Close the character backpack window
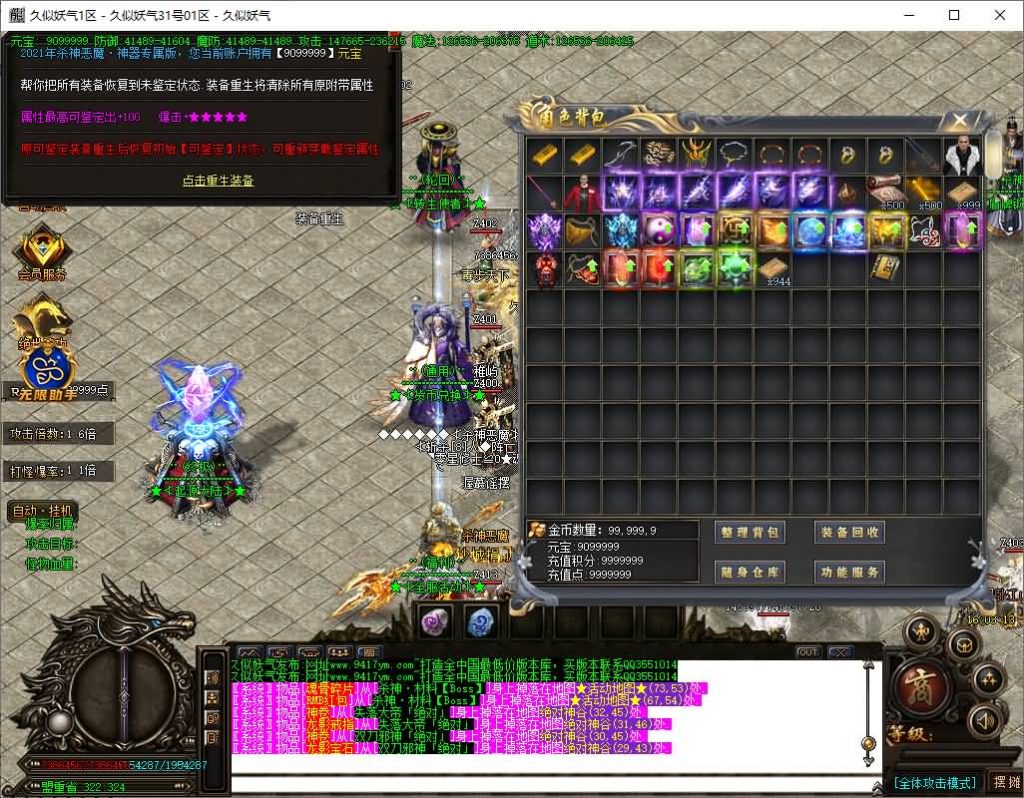This screenshot has width=1024, height=798. click(x=959, y=121)
